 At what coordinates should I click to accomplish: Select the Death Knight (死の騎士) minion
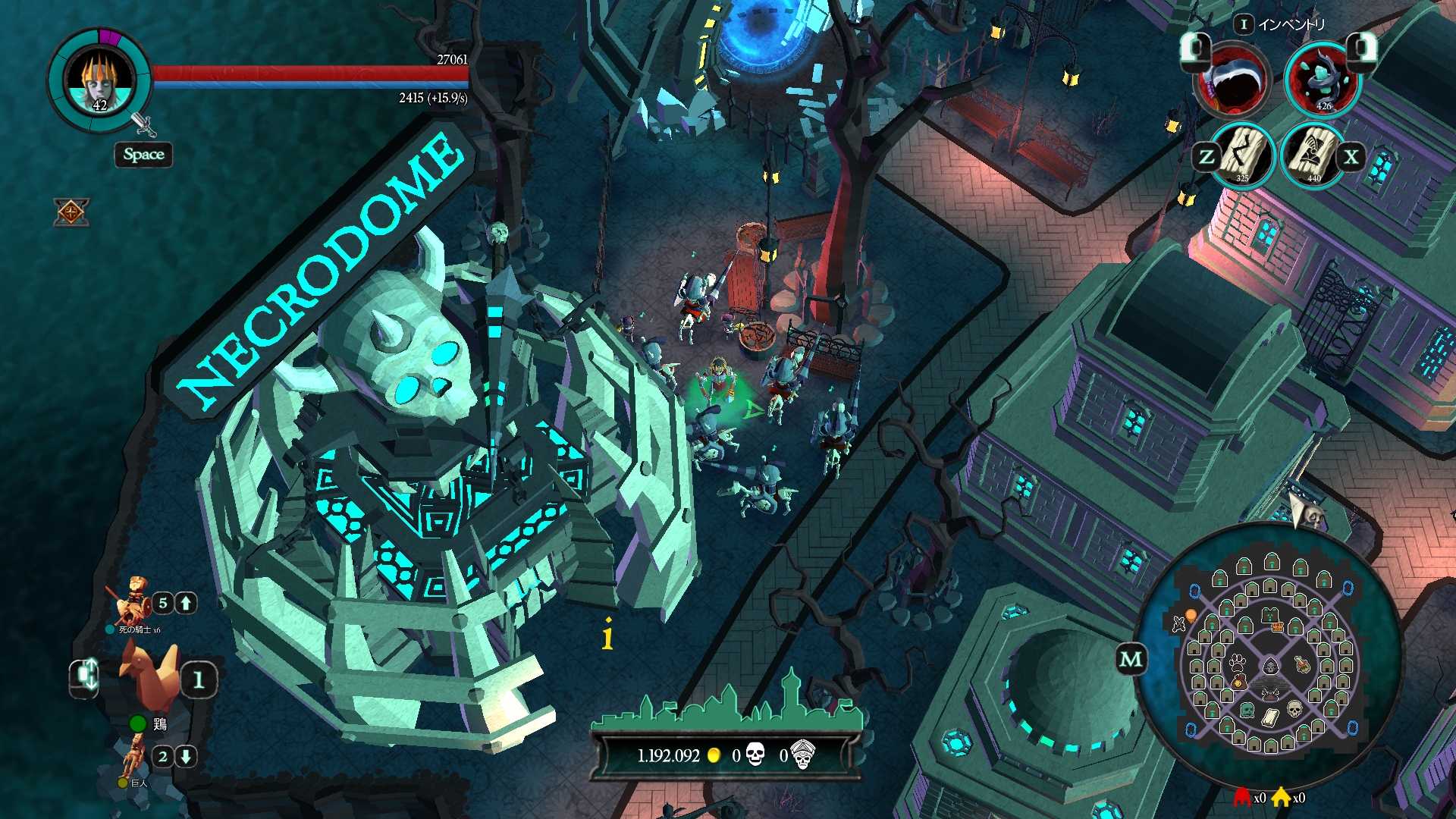click(x=134, y=601)
